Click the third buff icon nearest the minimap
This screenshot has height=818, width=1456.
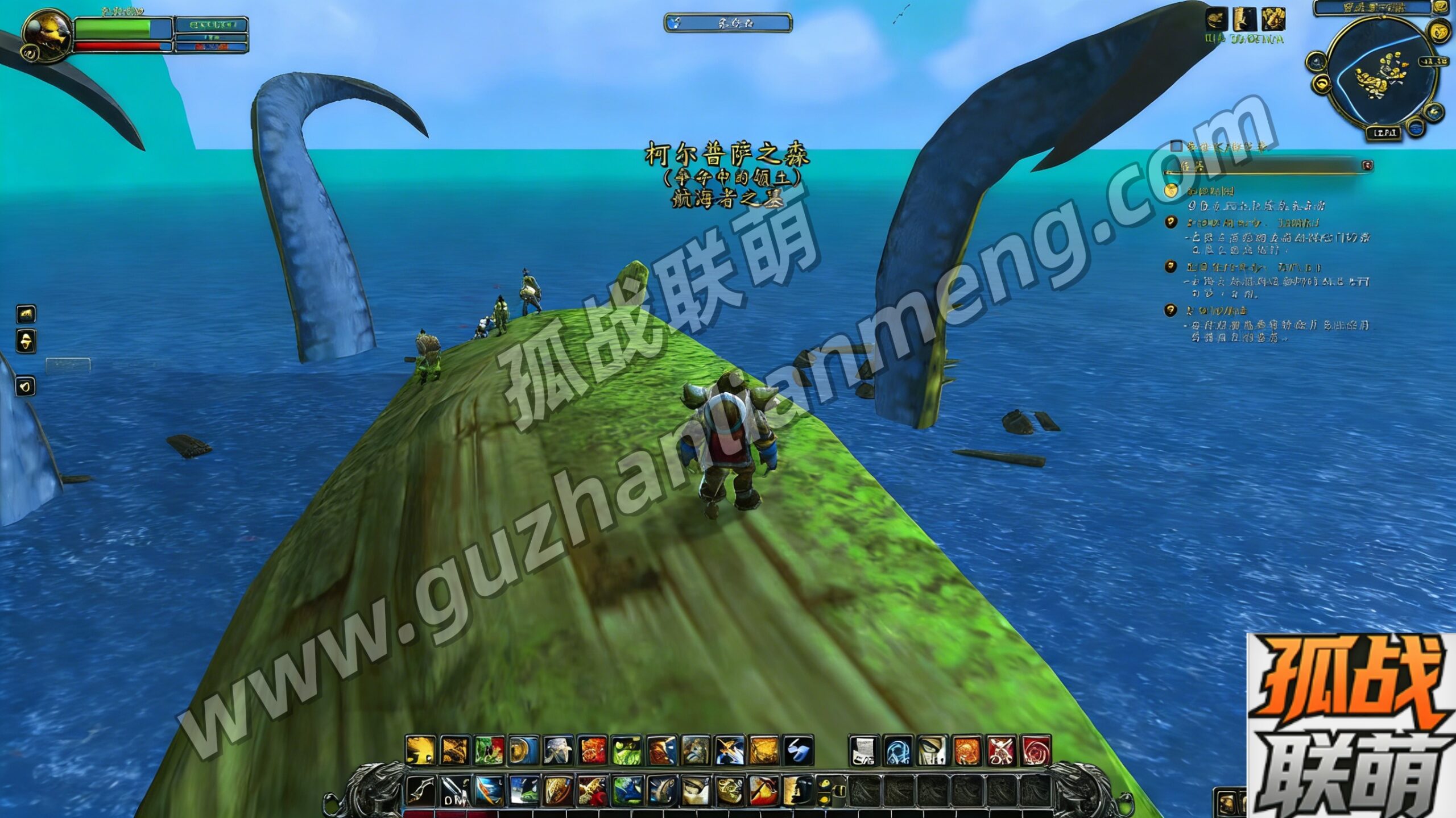tap(1273, 20)
